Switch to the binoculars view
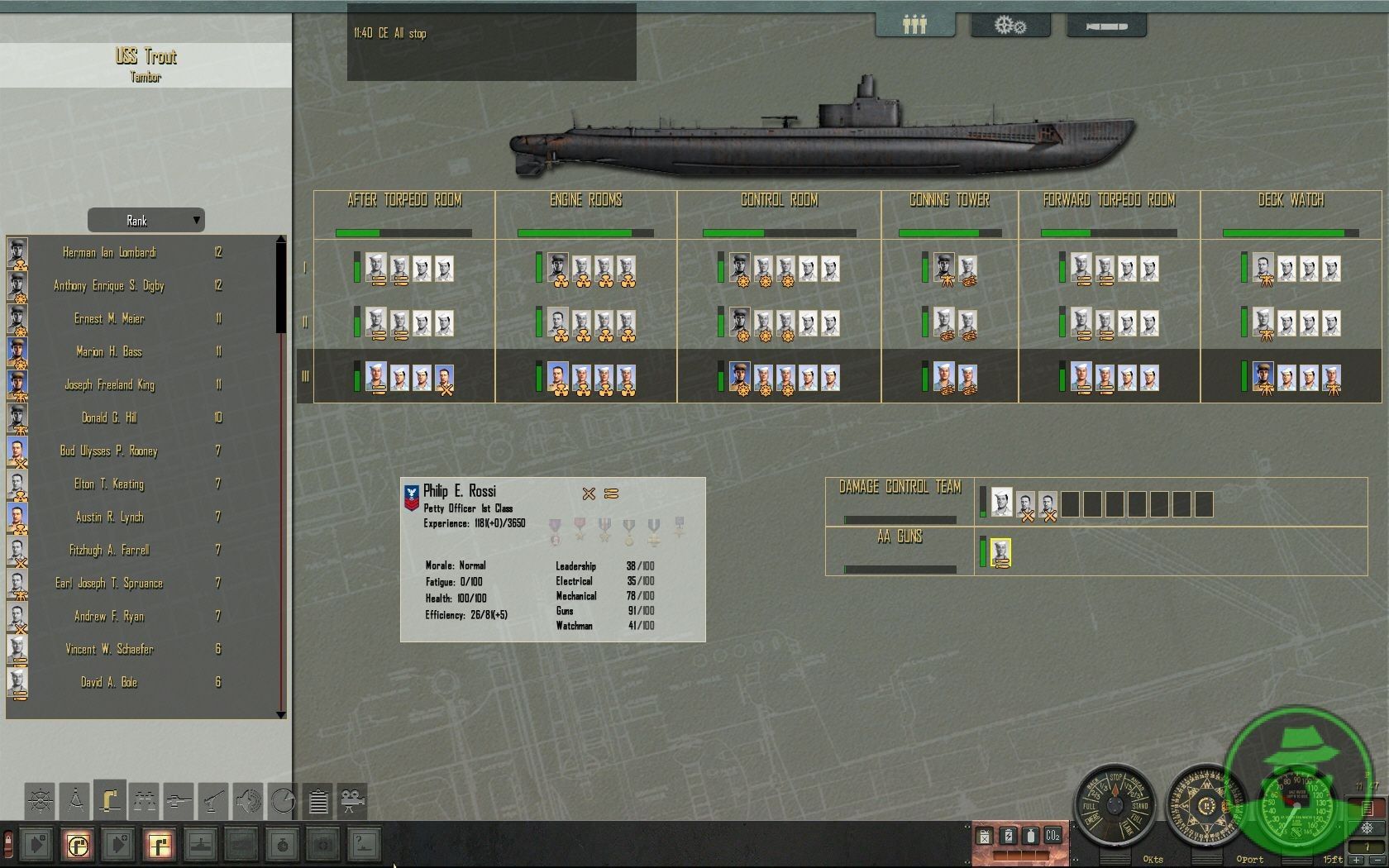1389x868 pixels. pos(144,800)
